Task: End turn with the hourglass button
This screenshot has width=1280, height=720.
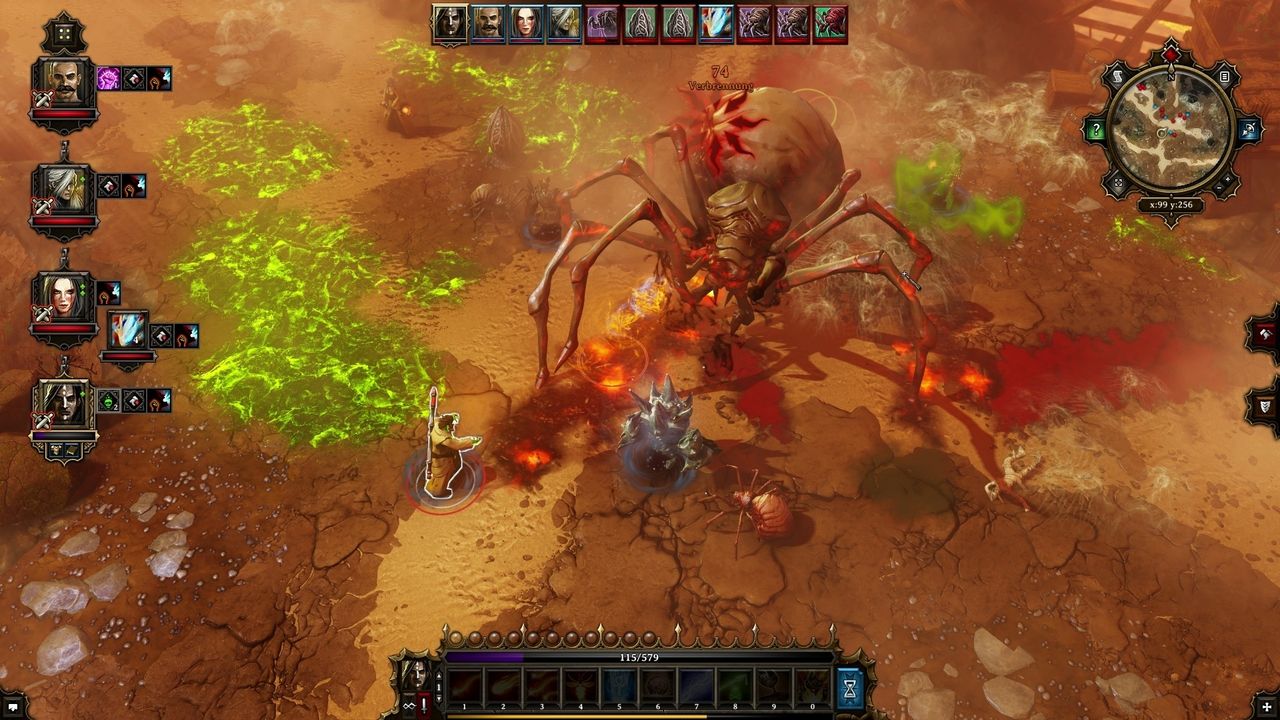Action: coord(850,688)
